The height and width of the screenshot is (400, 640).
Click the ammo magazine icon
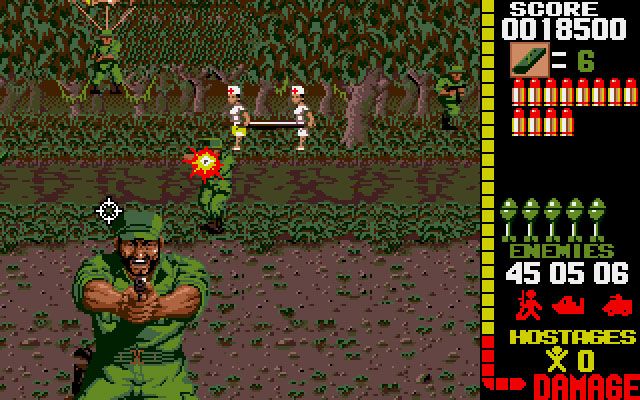526,59
